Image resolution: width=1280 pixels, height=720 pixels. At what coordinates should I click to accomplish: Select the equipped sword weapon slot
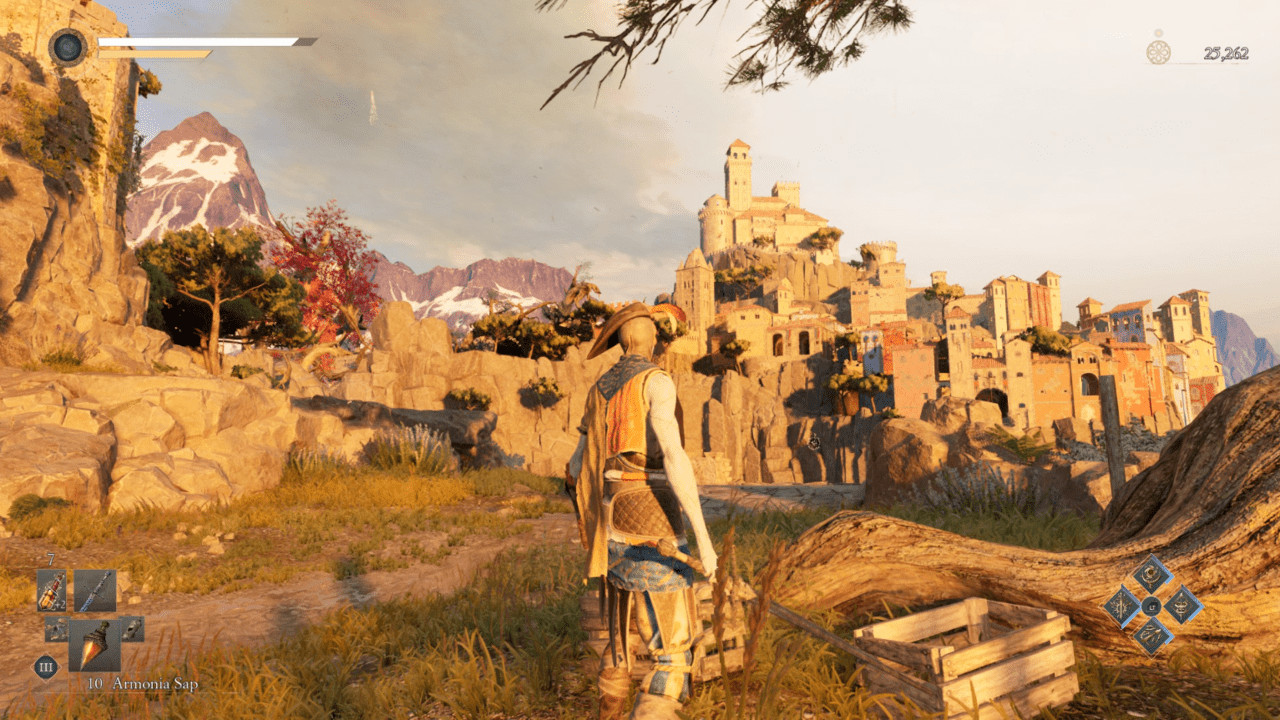[95, 590]
